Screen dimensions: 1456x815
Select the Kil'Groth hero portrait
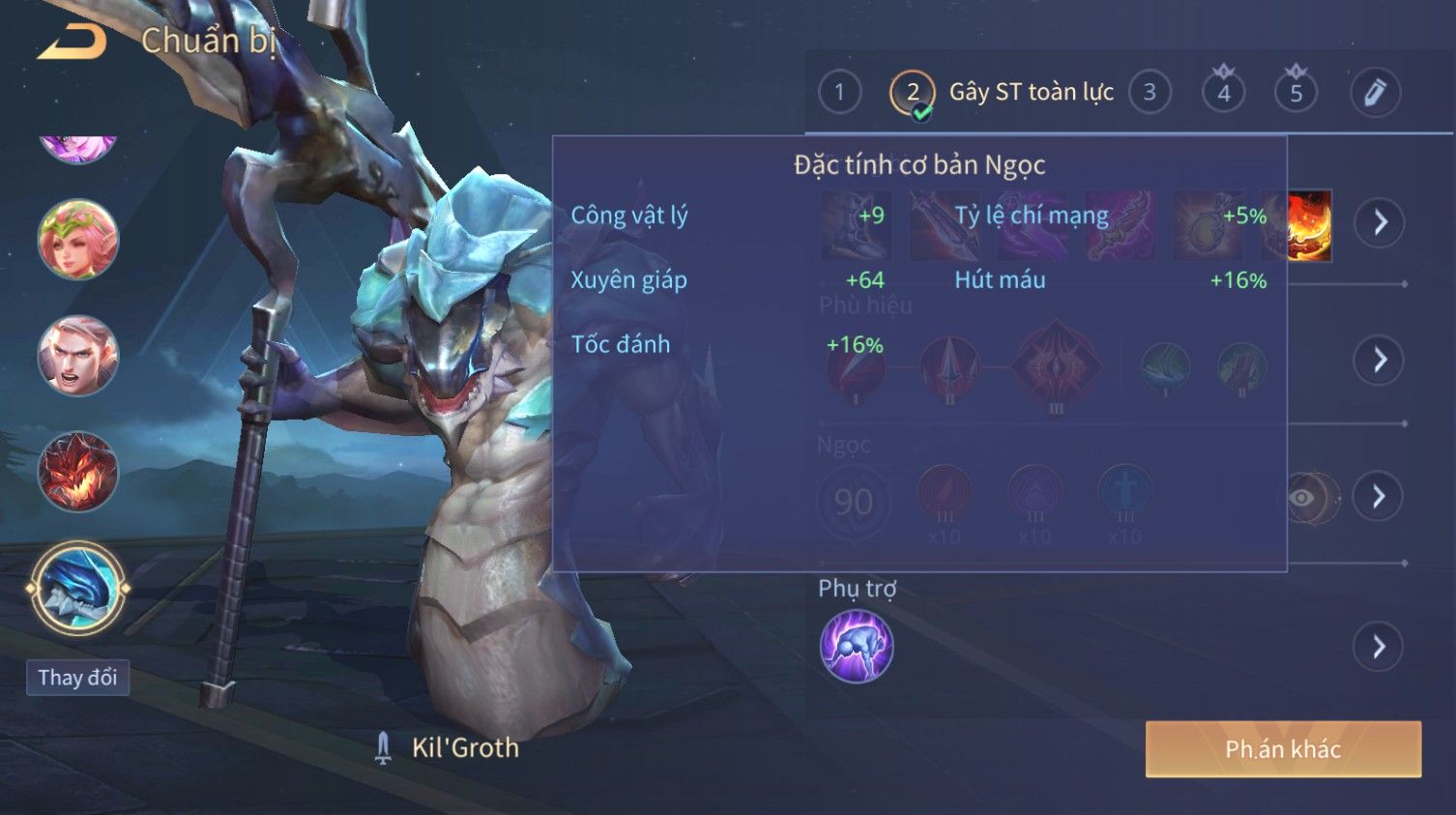coord(77,588)
